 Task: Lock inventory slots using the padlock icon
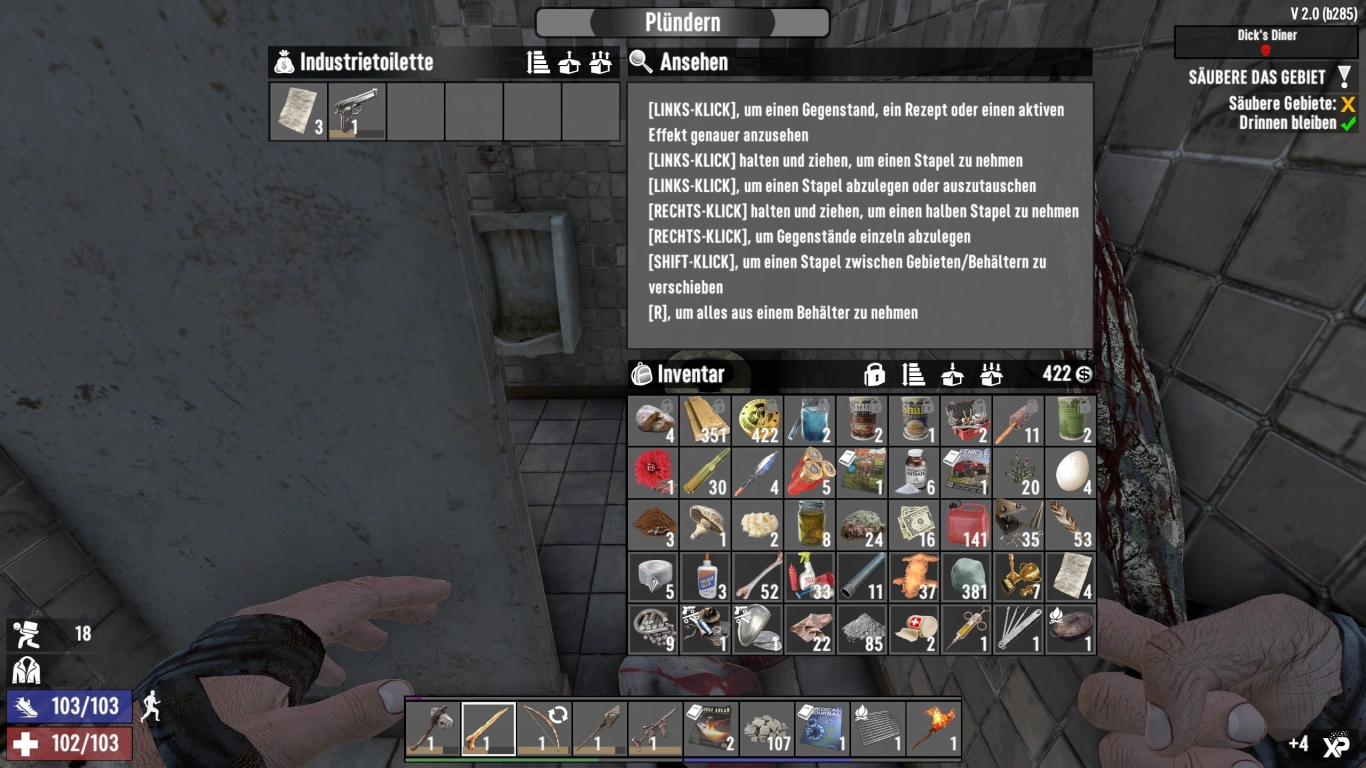point(875,375)
